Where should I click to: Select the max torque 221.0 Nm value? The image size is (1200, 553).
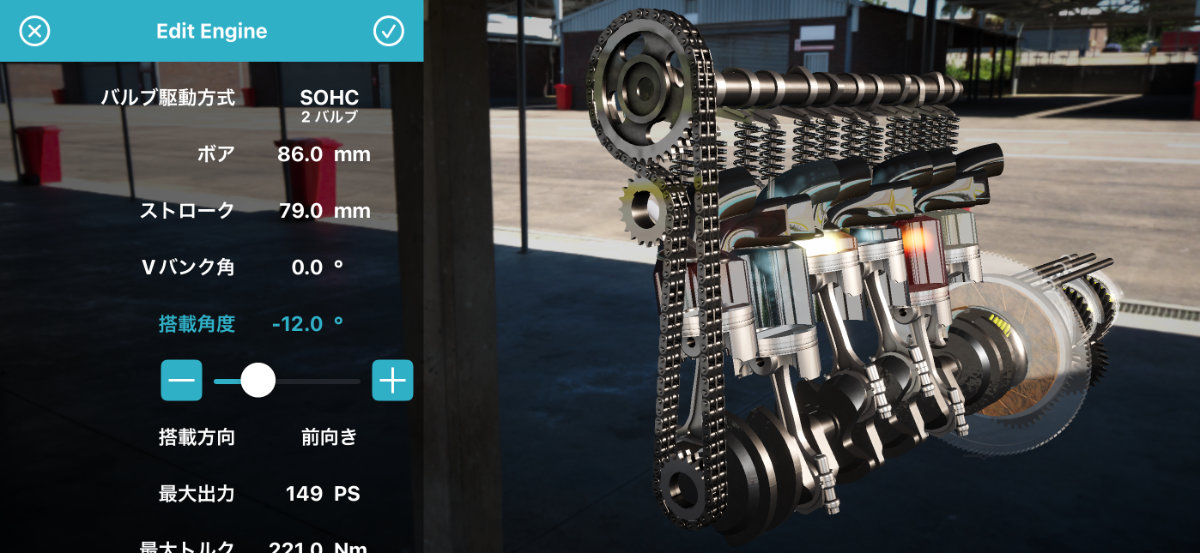point(317,546)
